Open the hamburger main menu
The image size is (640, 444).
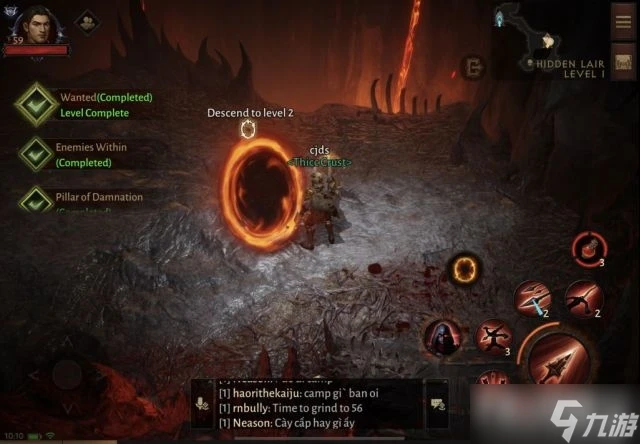[622, 20]
